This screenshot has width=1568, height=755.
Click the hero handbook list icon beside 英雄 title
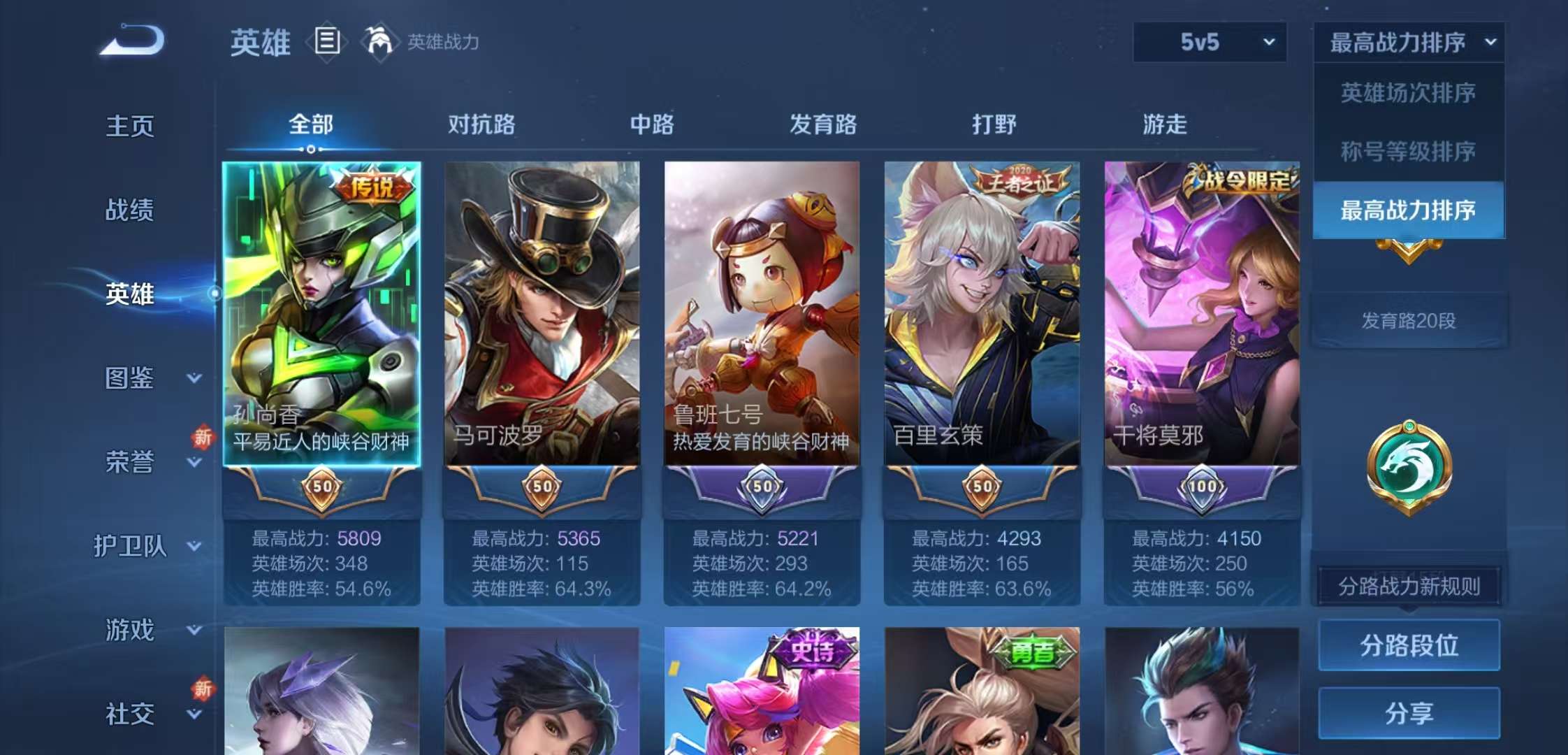[326, 42]
